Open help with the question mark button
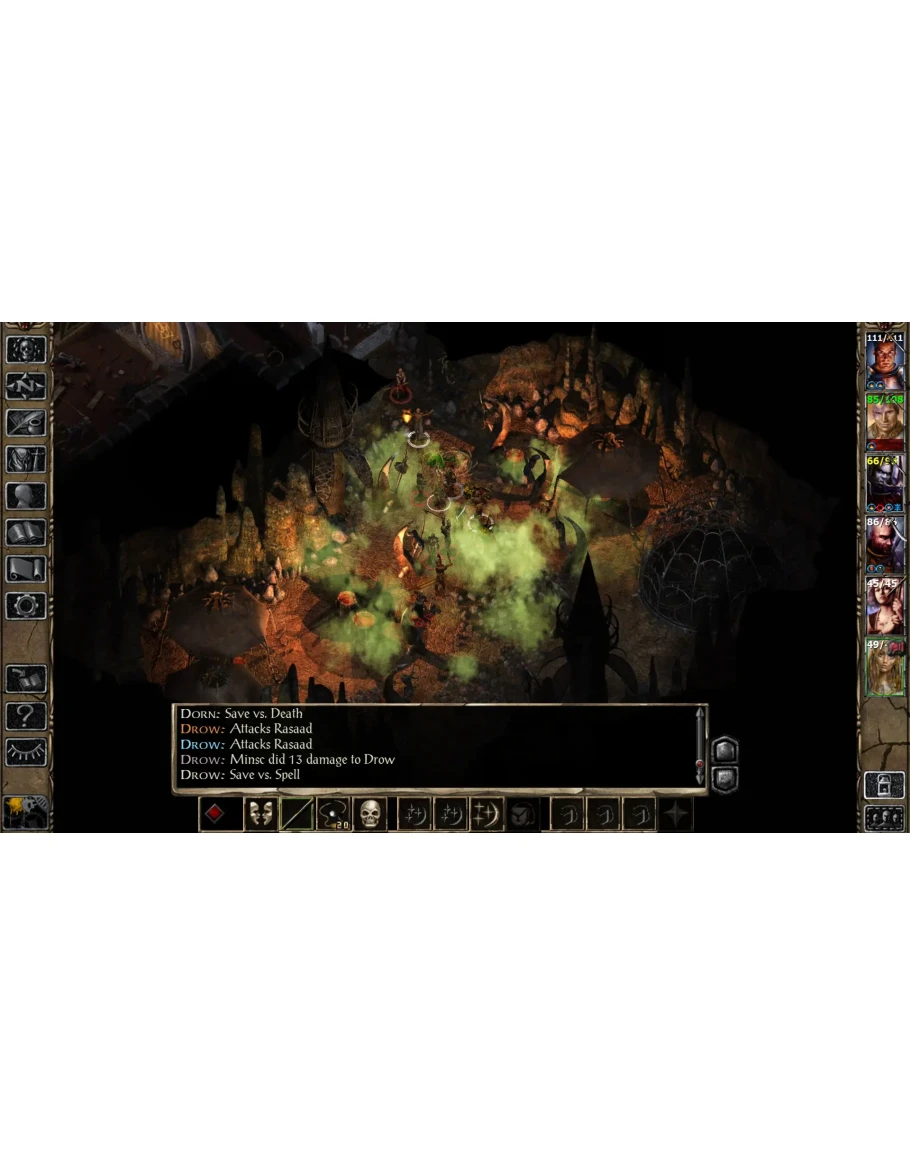This screenshot has height=1155, width=910. (x=26, y=715)
